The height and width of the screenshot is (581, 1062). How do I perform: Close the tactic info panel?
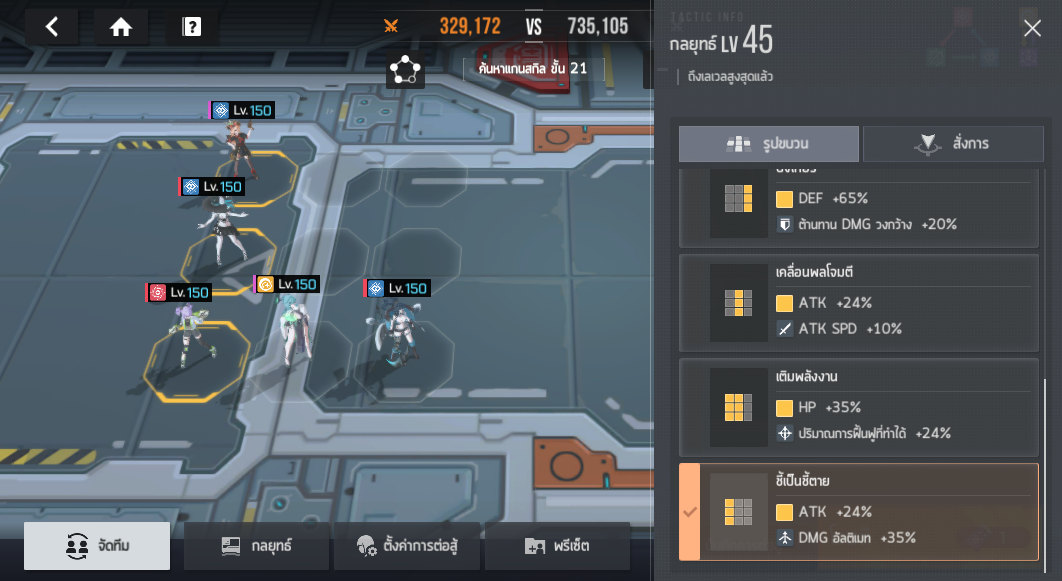tap(1032, 29)
